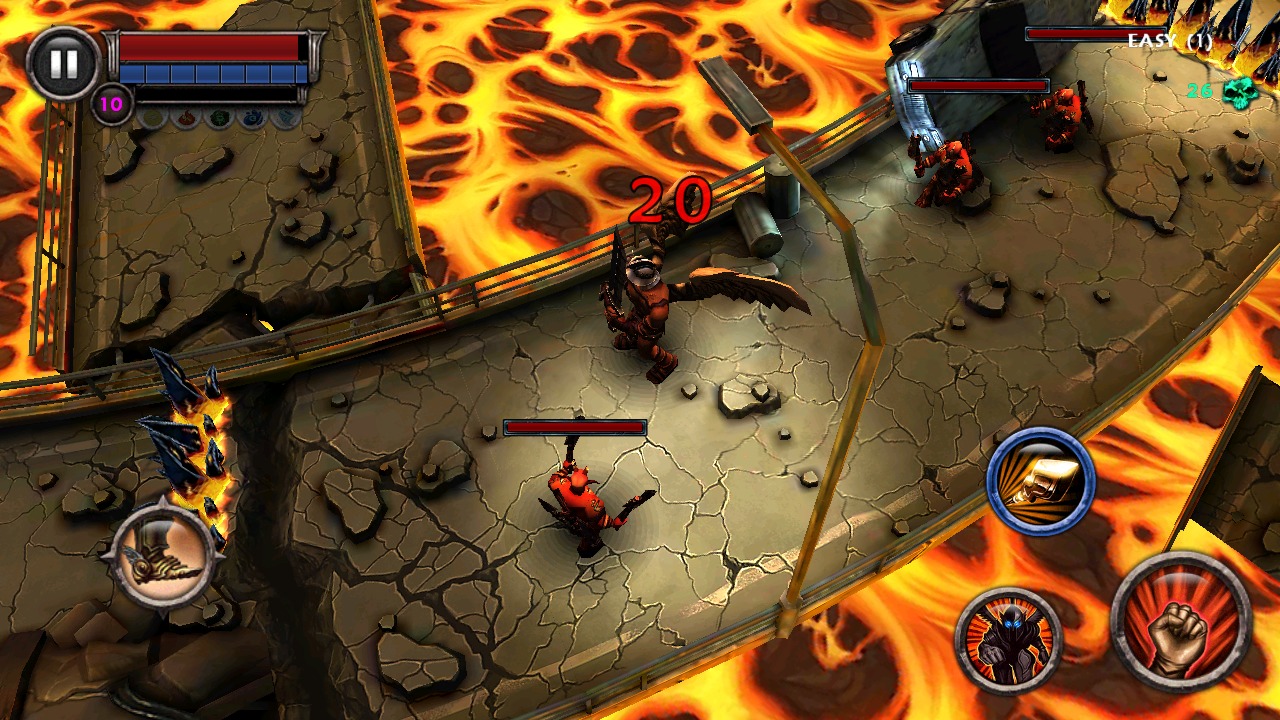Pause the game with the pause button
The width and height of the screenshot is (1280, 720).
[62, 62]
